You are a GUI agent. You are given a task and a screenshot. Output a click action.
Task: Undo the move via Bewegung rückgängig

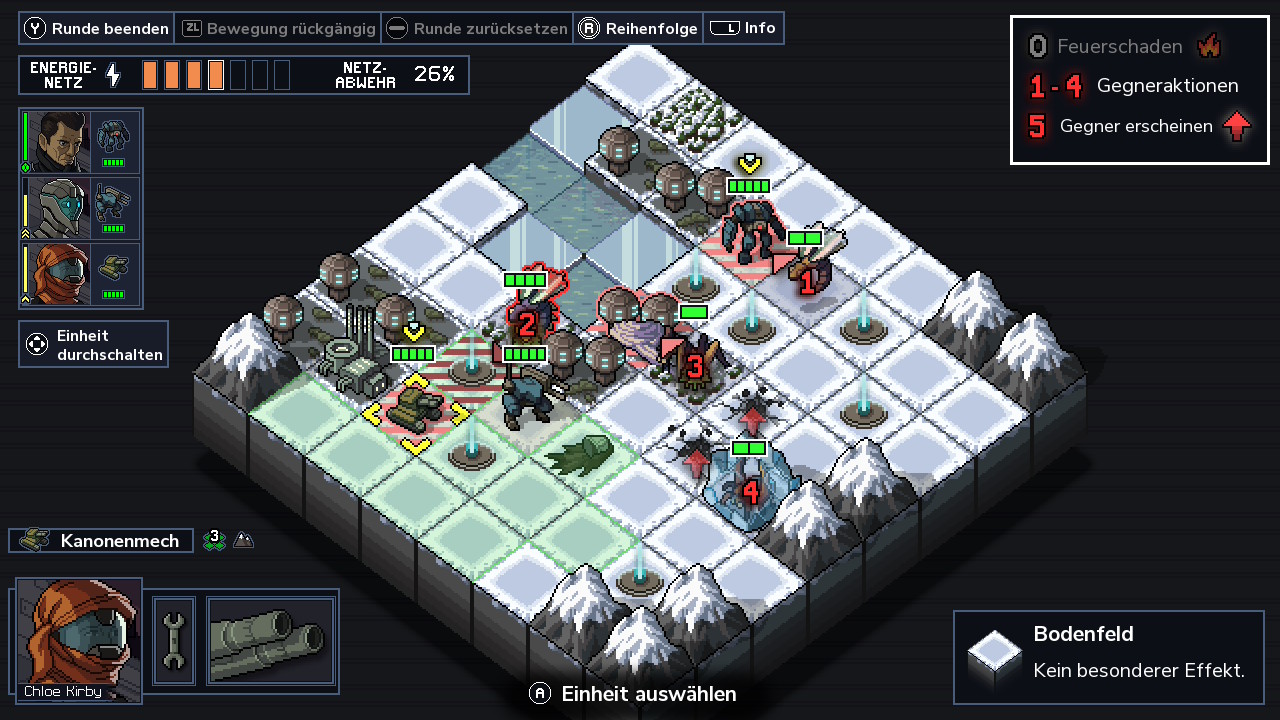tap(279, 28)
